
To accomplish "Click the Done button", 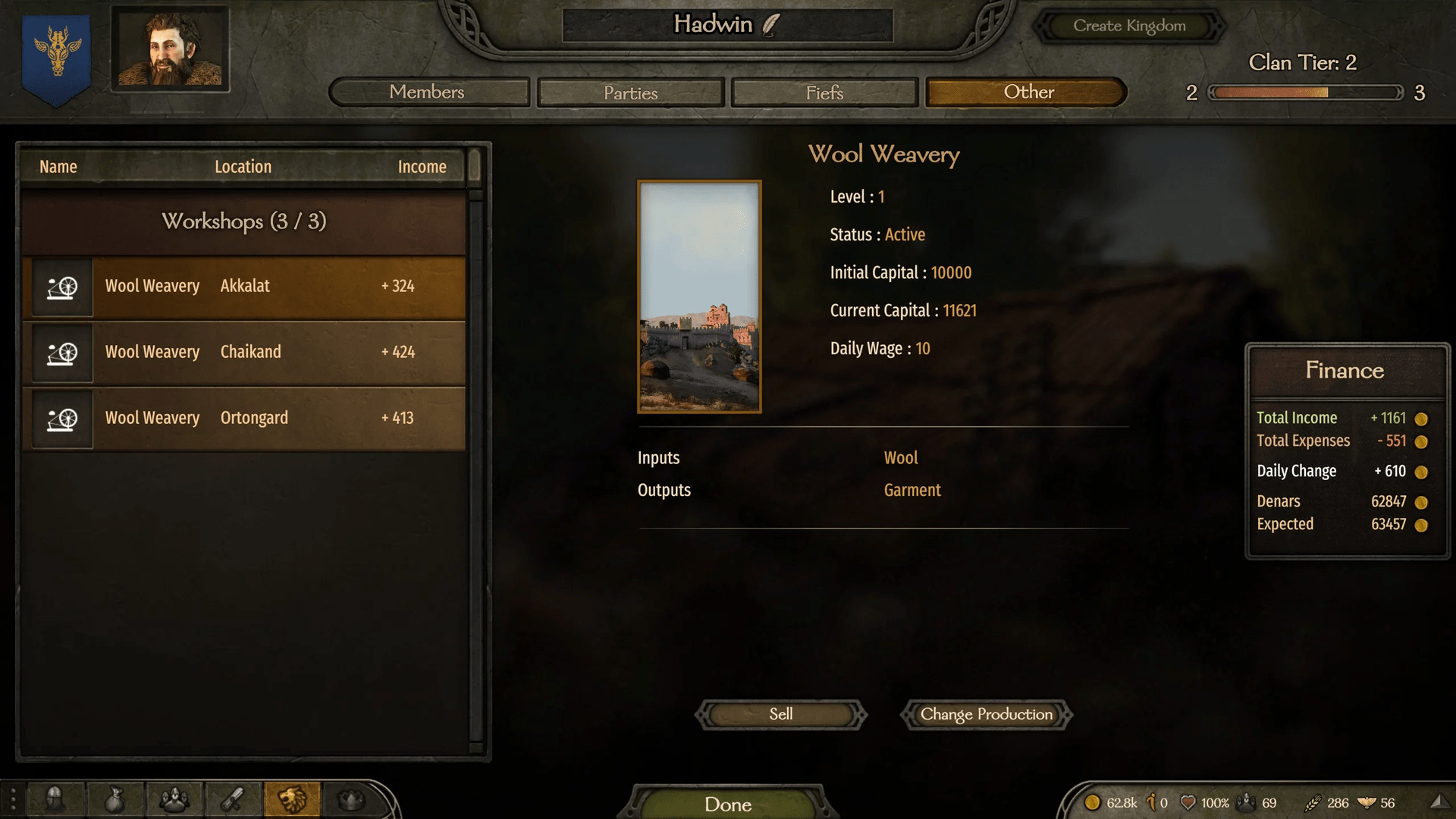I will (x=727, y=804).
